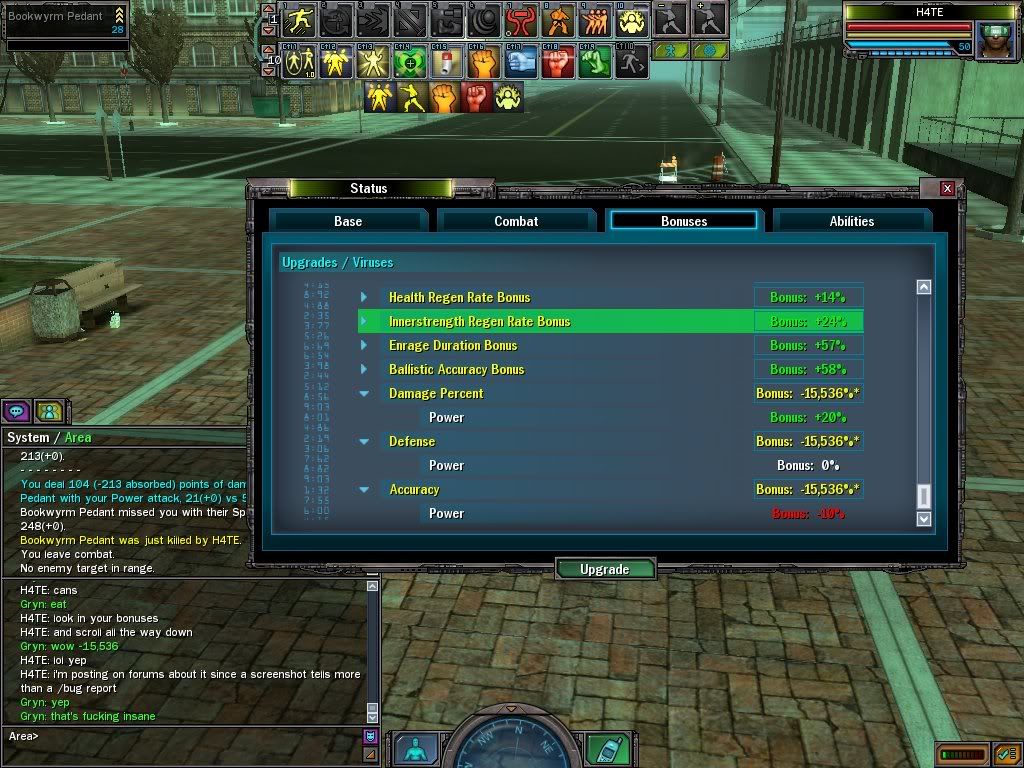
Task: Collapse the Defense section
Action: coord(364,441)
